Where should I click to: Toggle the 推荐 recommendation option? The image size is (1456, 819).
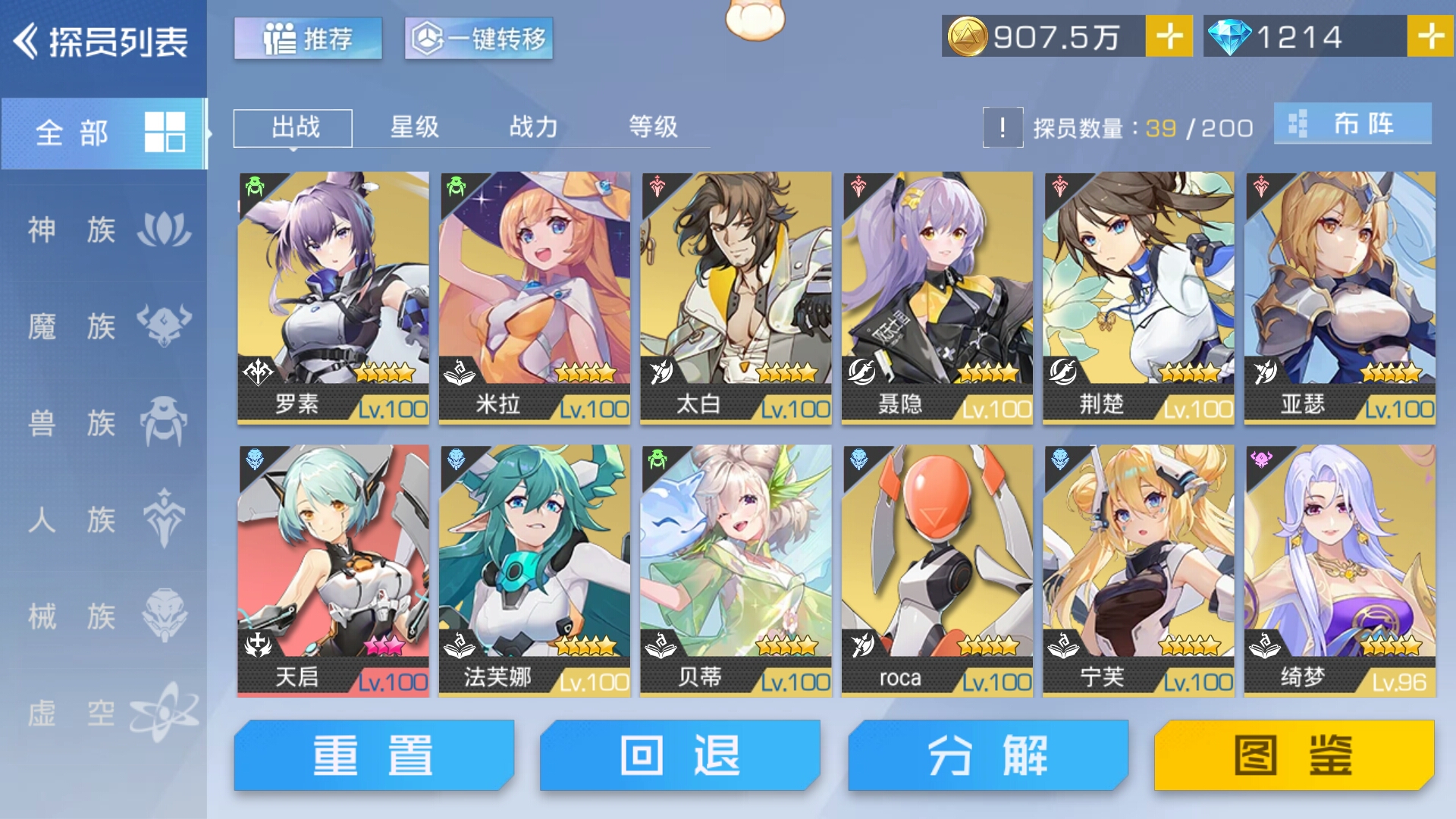click(307, 37)
